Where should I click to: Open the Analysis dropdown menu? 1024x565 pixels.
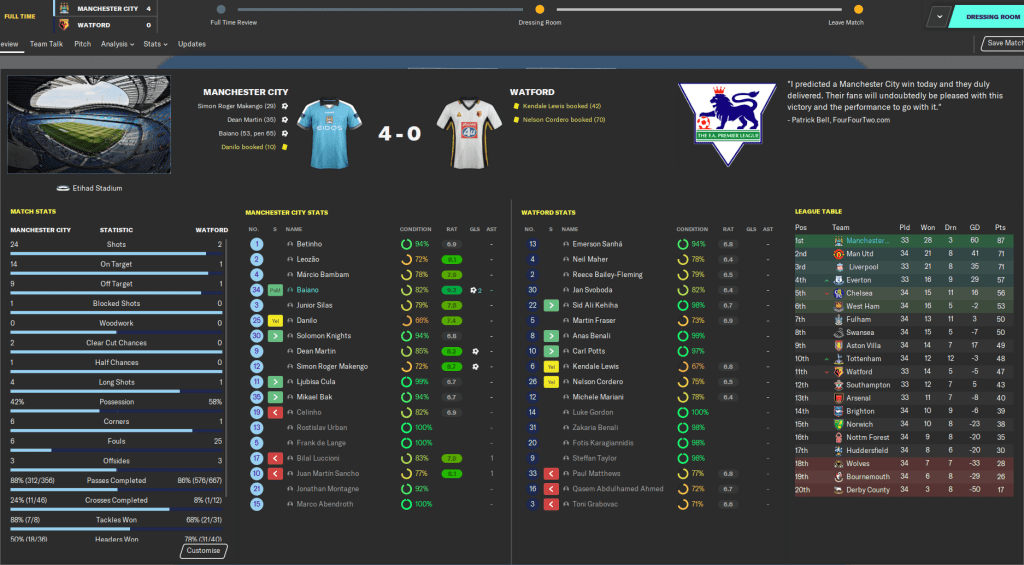click(x=116, y=44)
